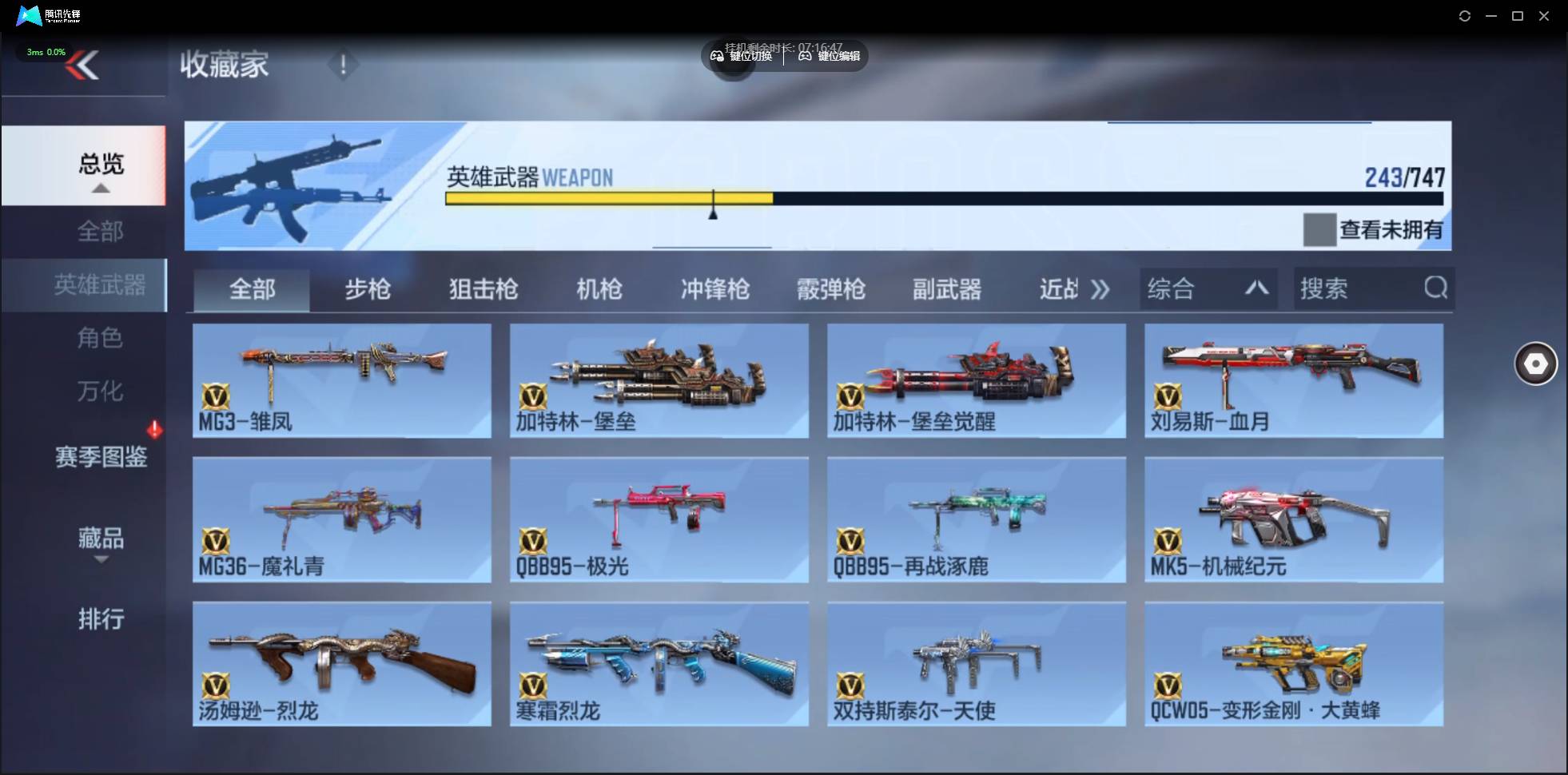Switch to the 霰弹枪 category tab
Image resolution: width=1568 pixels, height=775 pixels.
pos(831,289)
